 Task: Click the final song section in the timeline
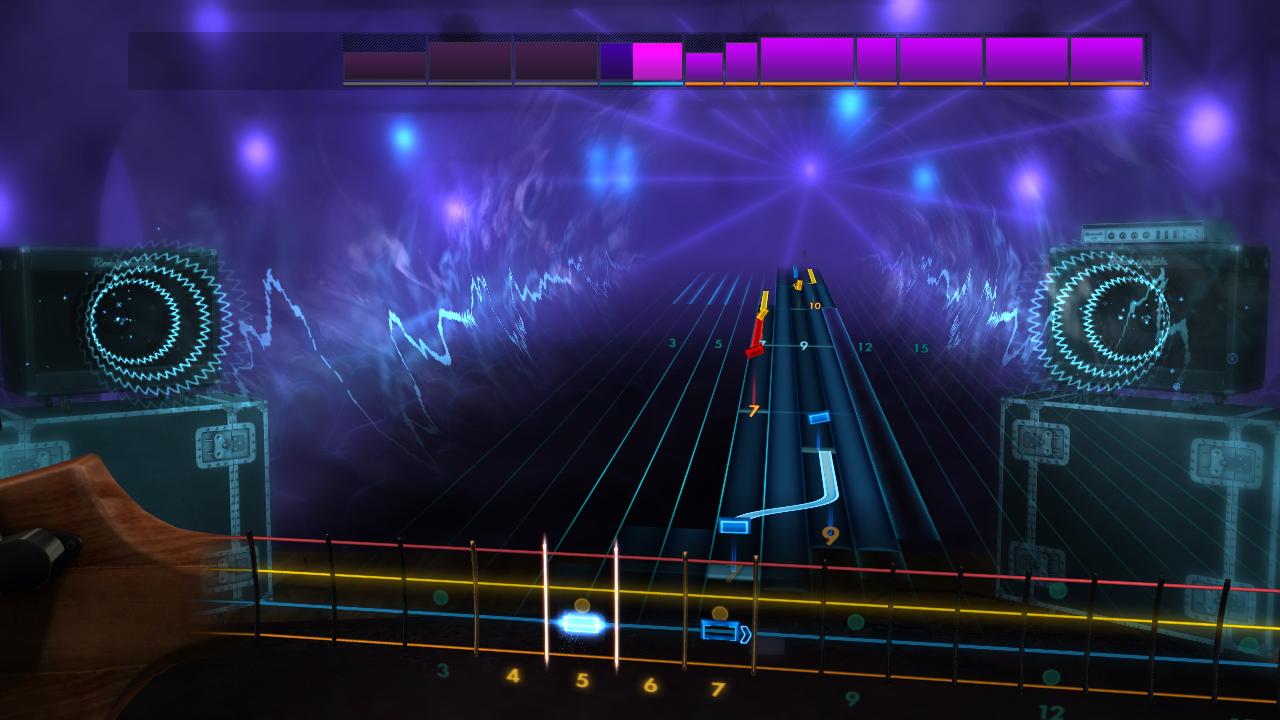point(1105,62)
